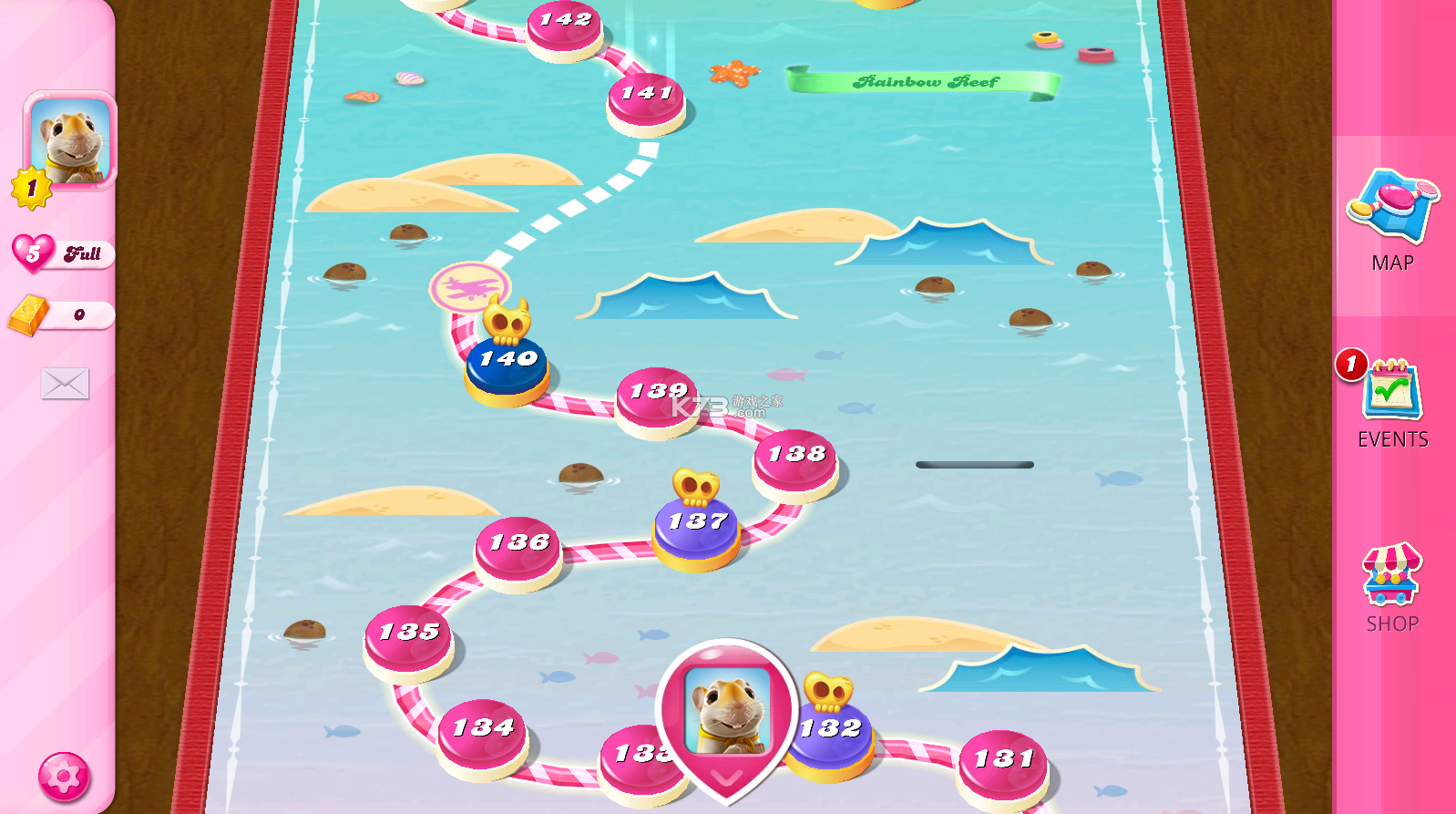Click the pink airplane travel icon
This screenshot has height=814, width=1456.
[470, 287]
